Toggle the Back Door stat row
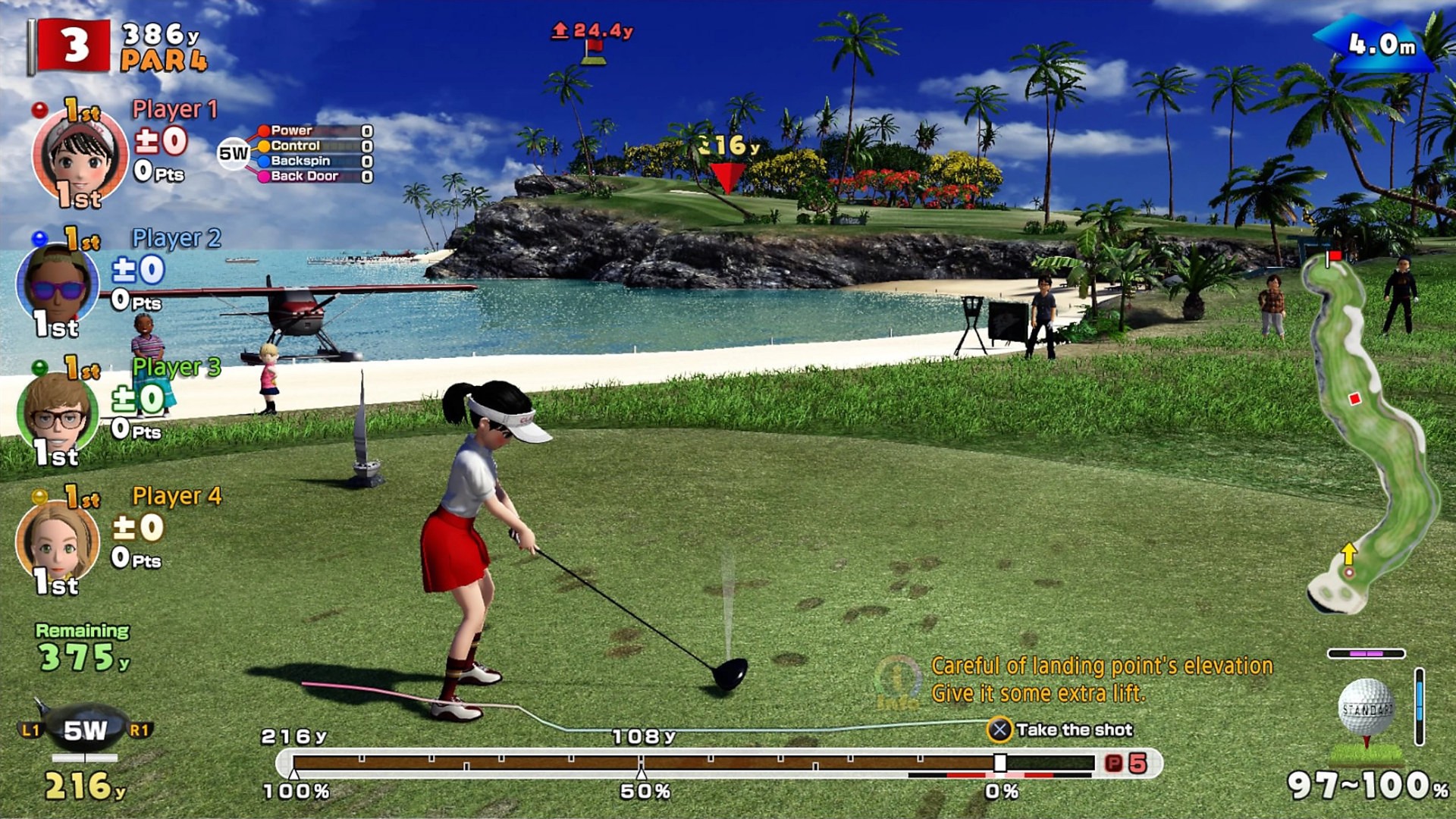The width and height of the screenshot is (1456, 819). click(x=307, y=177)
